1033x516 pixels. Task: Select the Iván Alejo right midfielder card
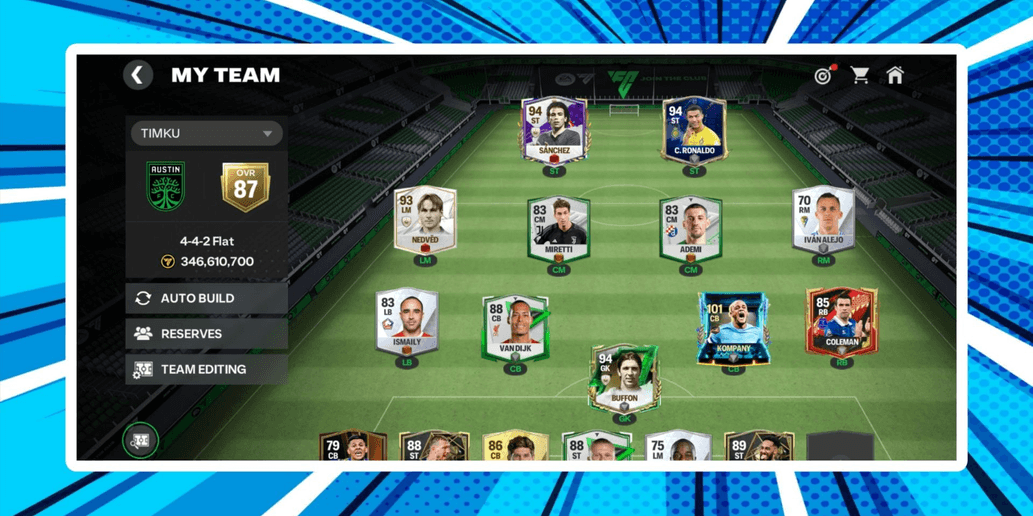point(823,220)
